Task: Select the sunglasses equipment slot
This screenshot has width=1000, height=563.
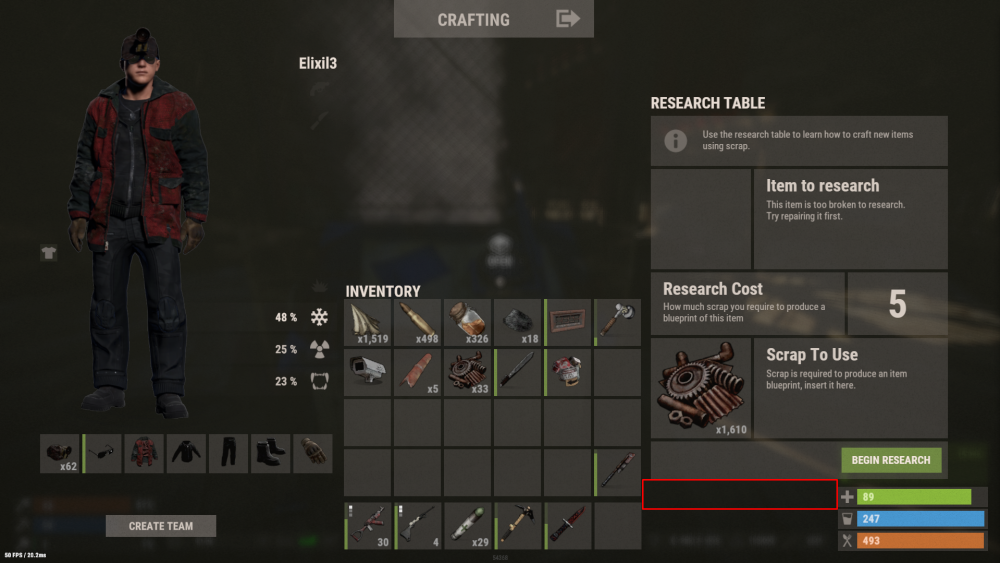Action: (103, 453)
